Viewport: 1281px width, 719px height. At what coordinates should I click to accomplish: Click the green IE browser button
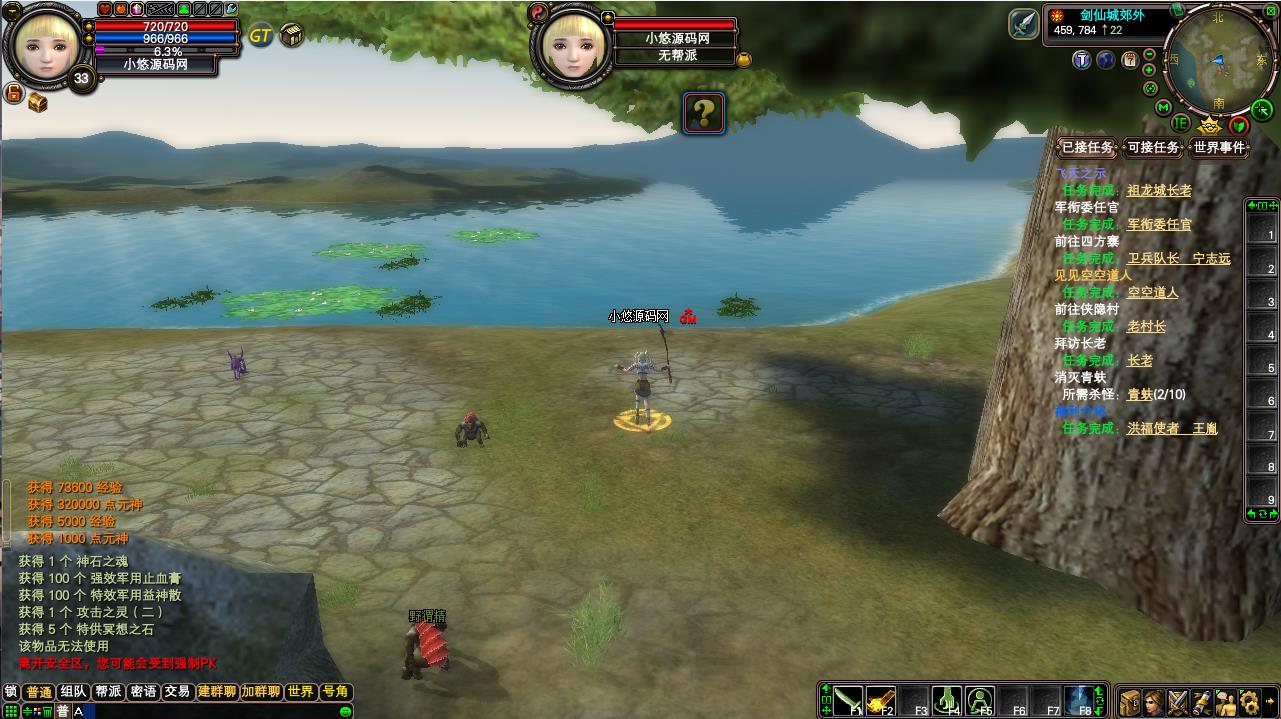1181,123
